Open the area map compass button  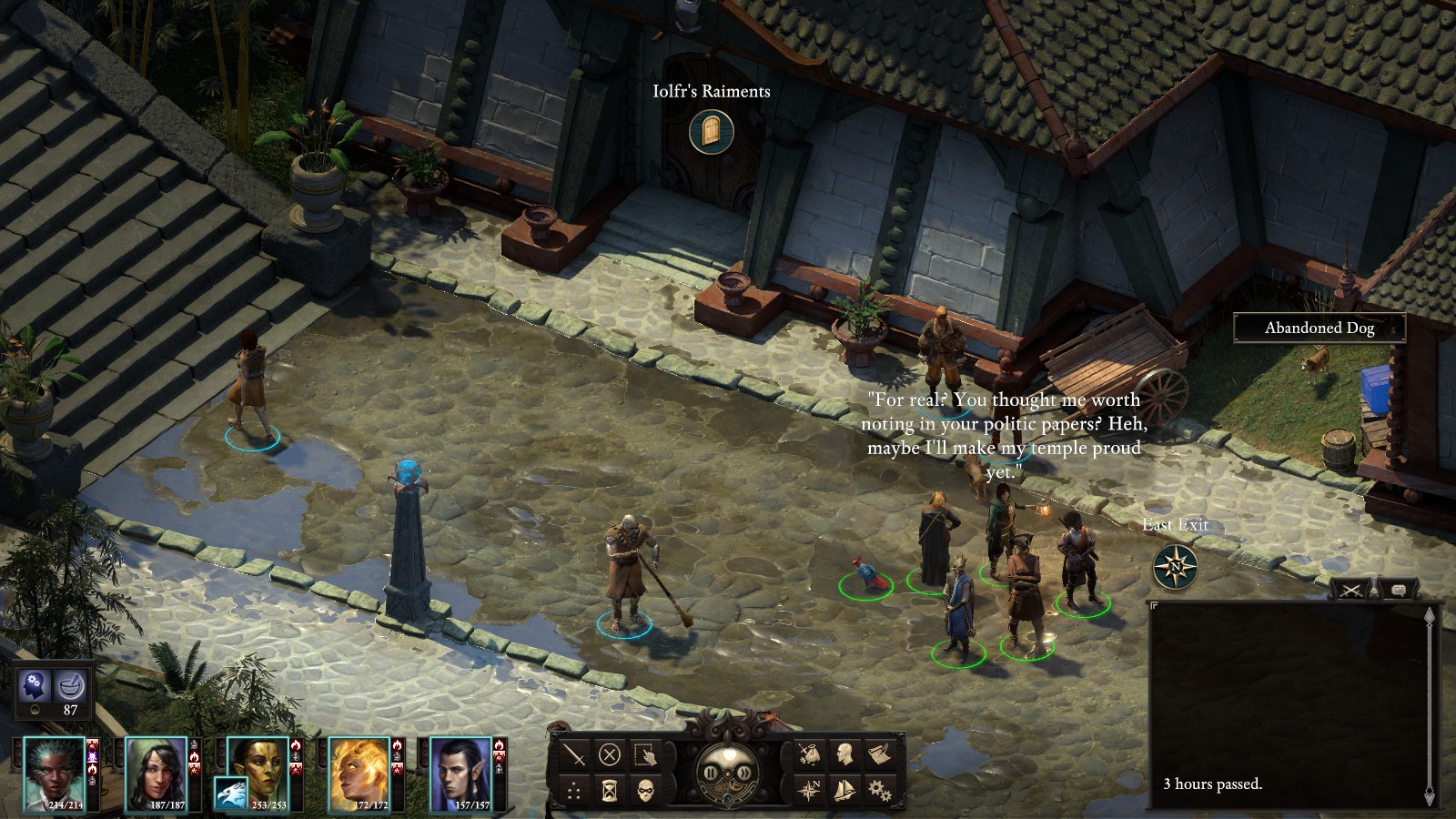click(x=808, y=789)
